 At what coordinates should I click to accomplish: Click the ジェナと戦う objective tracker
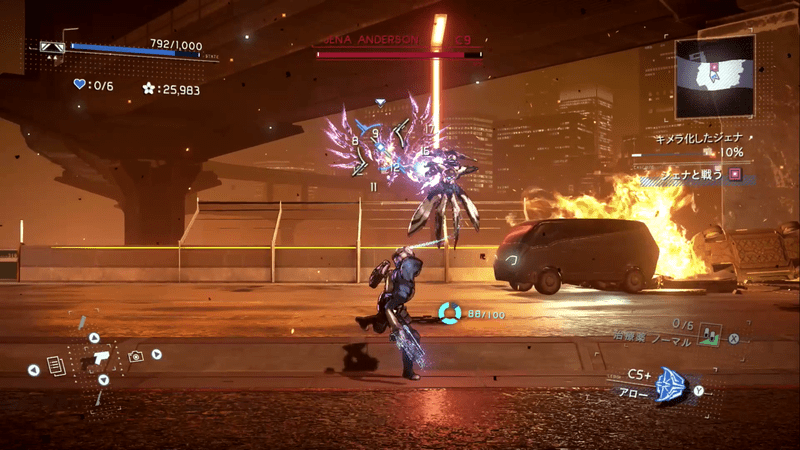coord(690,174)
